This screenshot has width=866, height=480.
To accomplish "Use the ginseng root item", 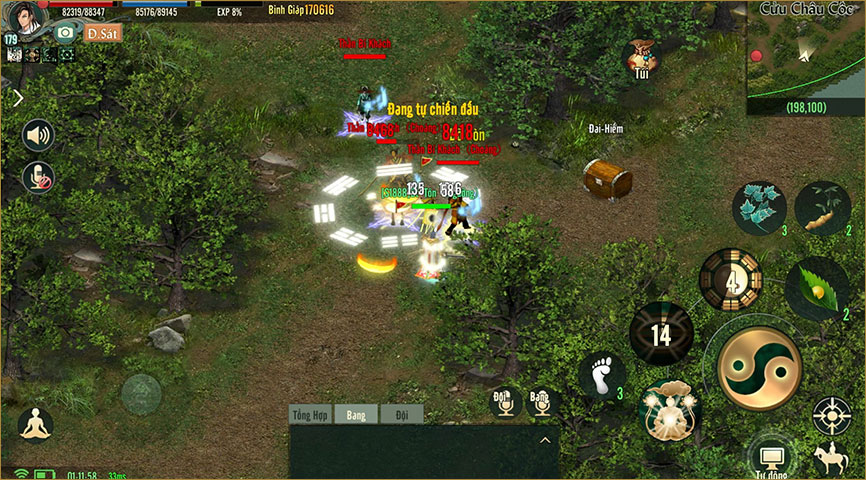I will tap(822, 206).
